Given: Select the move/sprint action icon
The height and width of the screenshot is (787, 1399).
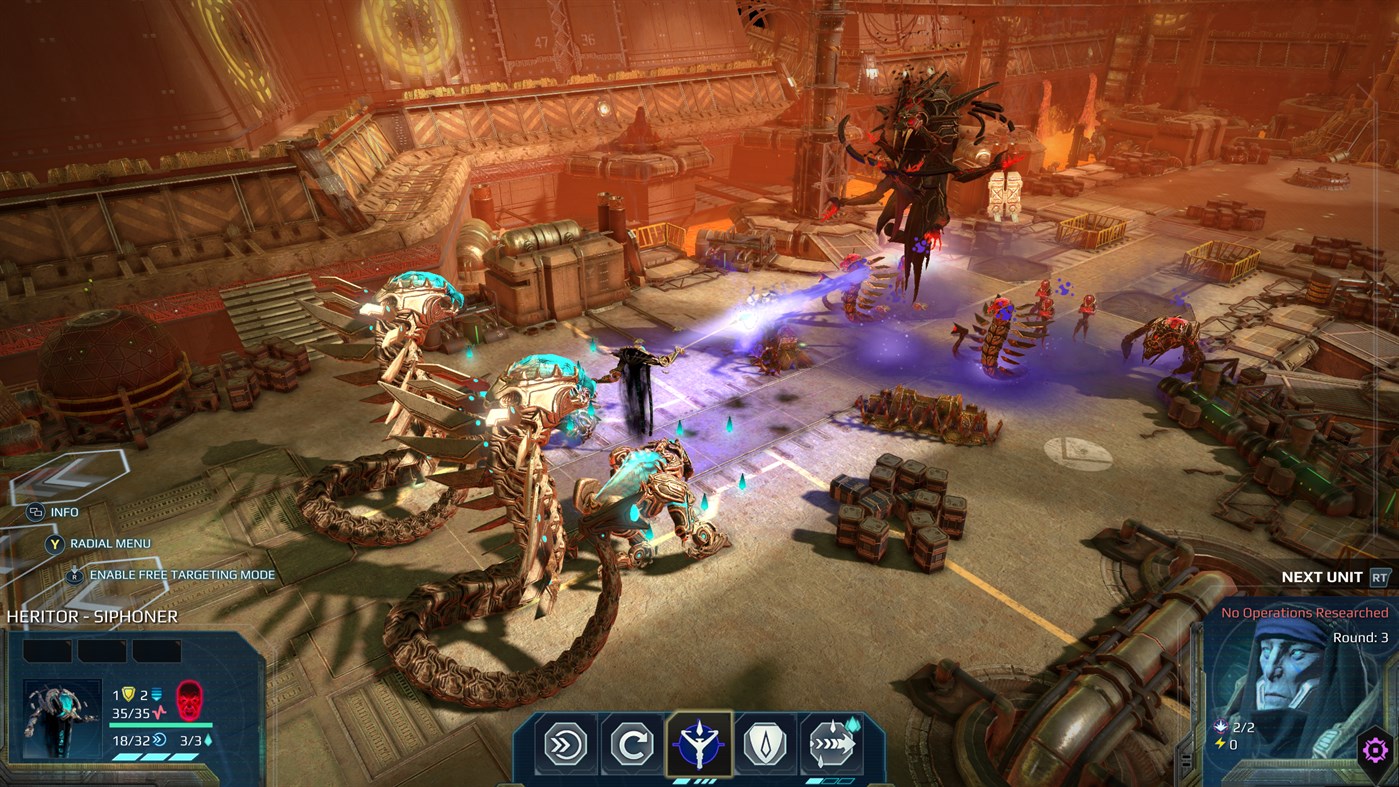Looking at the screenshot, I should [x=565, y=743].
